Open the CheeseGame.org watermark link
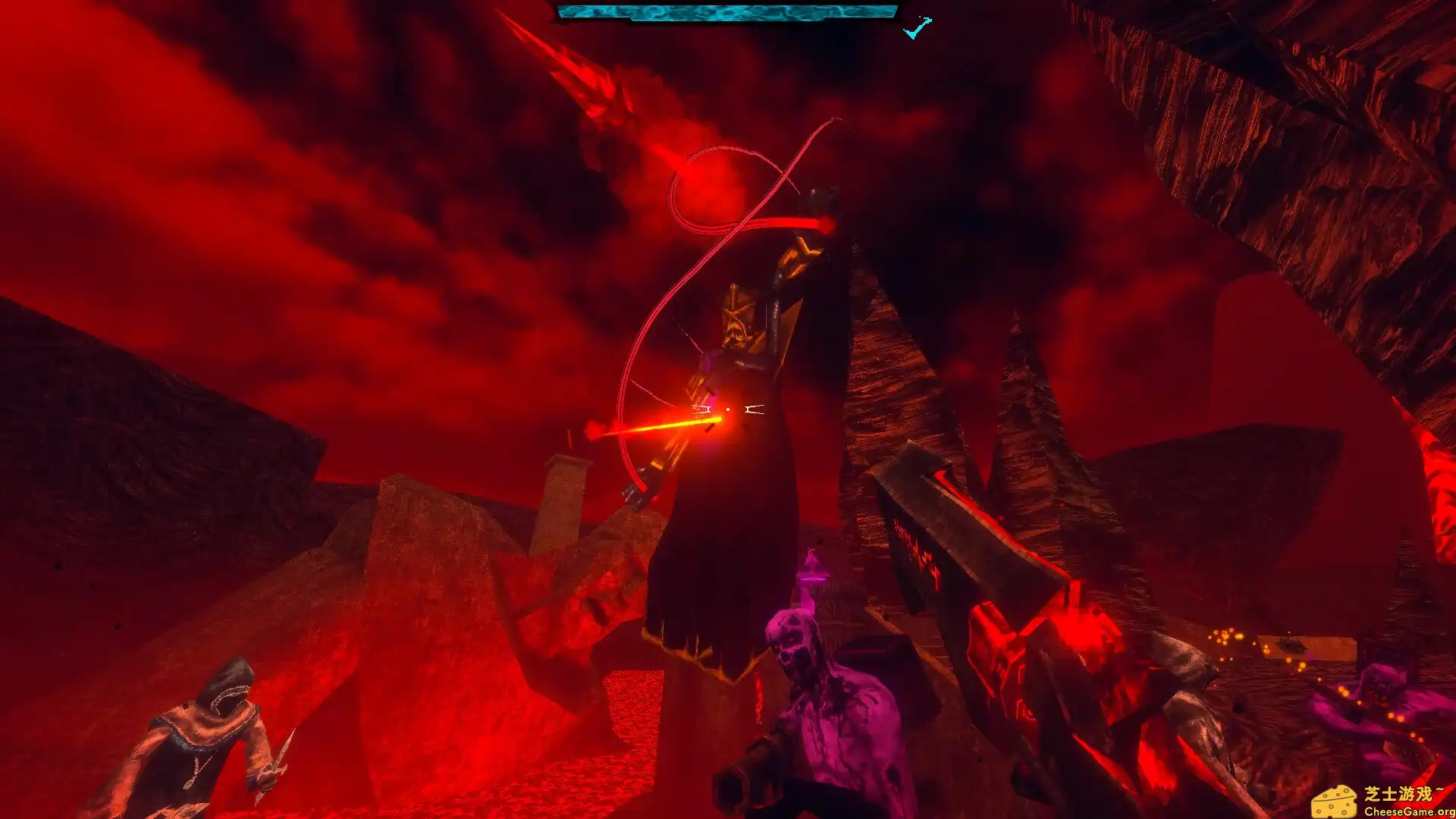 tap(1384, 802)
